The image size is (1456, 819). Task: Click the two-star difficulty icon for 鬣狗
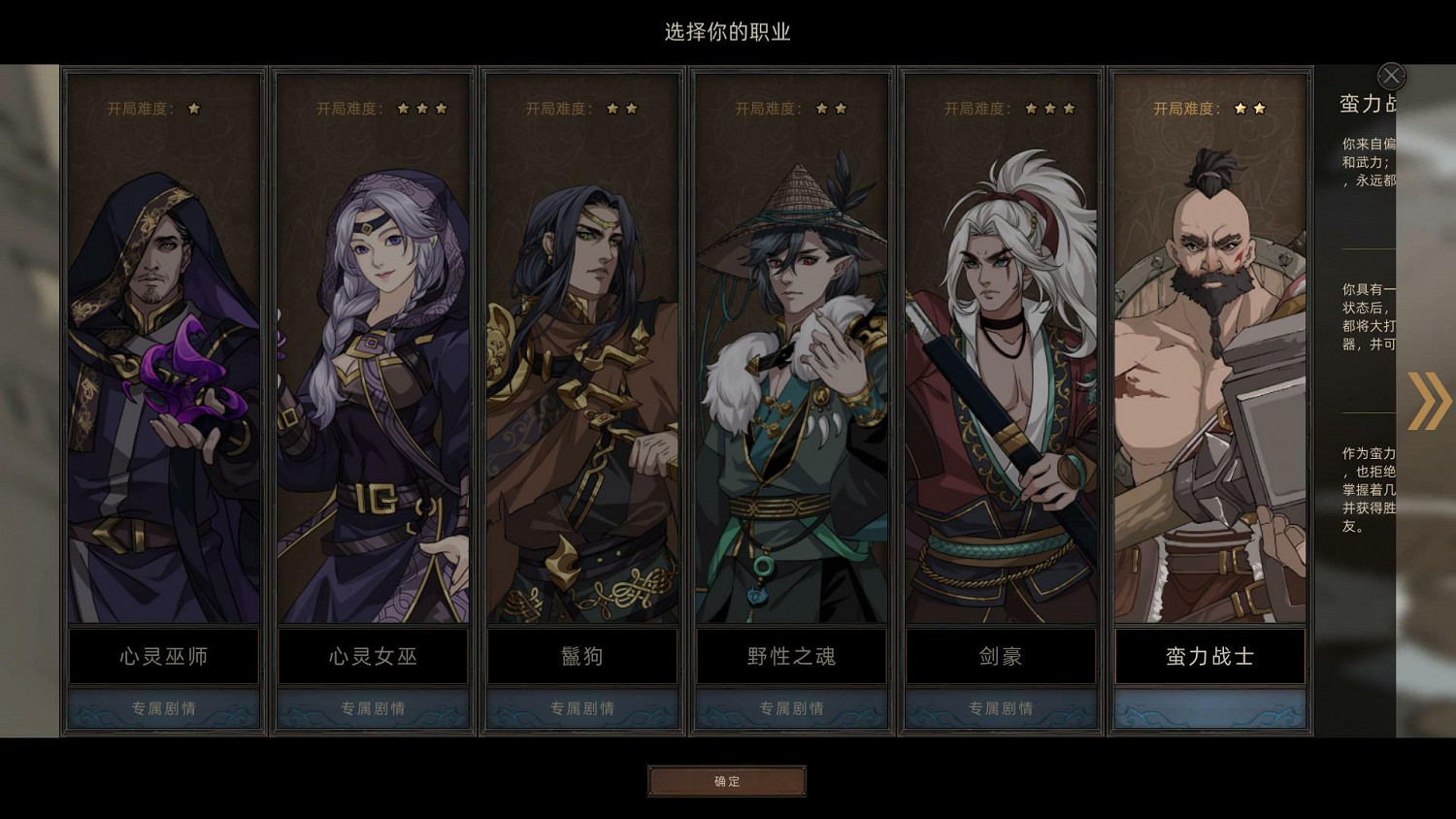[623, 109]
